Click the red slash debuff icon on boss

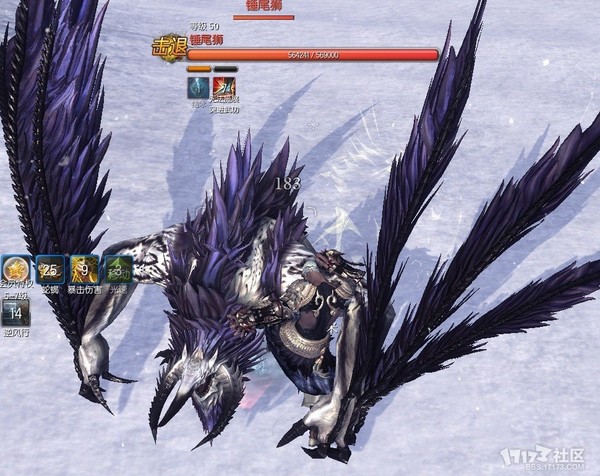pyautogui.click(x=224, y=87)
